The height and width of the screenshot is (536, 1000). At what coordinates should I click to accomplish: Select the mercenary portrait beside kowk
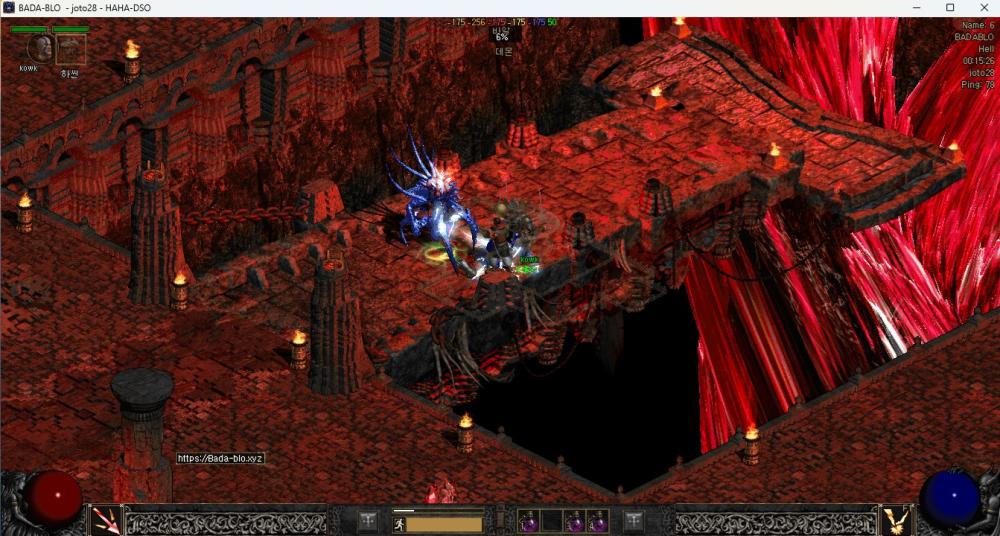click(x=70, y=49)
